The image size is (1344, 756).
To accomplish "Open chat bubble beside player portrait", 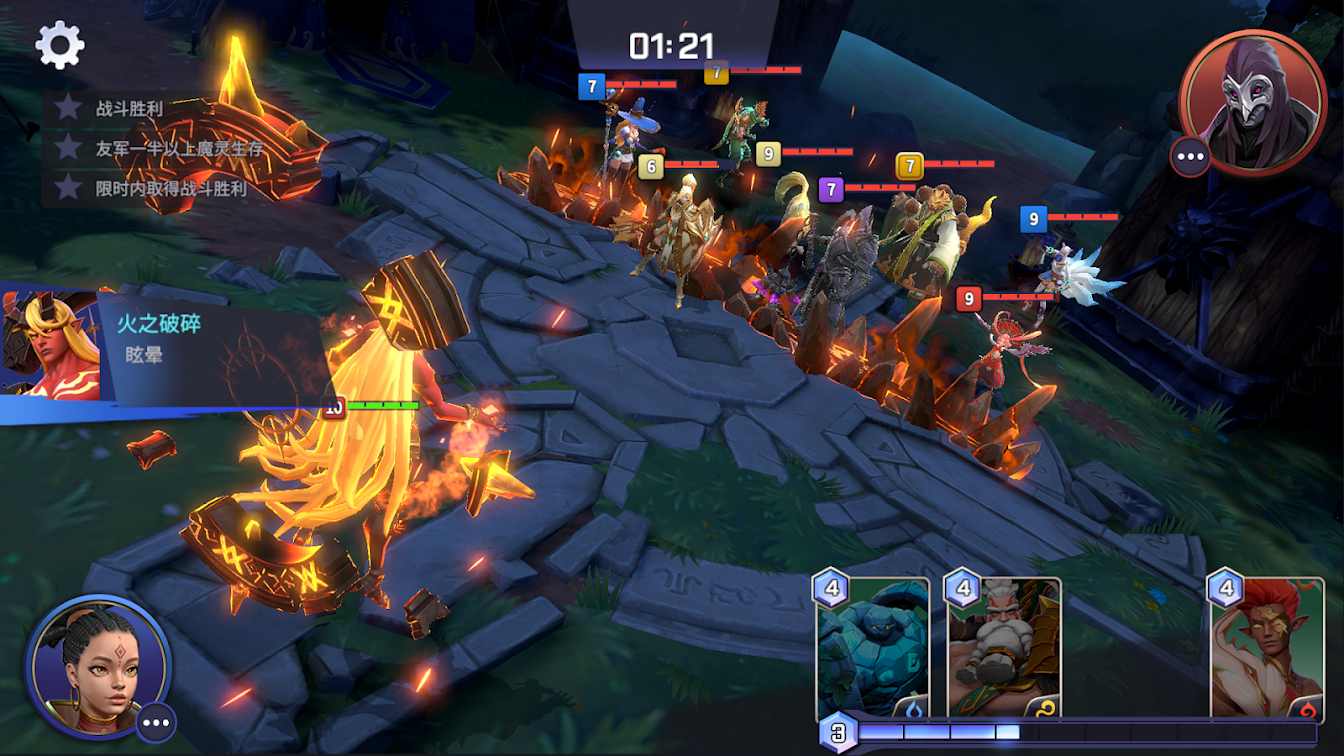I will pyautogui.click(x=156, y=722).
